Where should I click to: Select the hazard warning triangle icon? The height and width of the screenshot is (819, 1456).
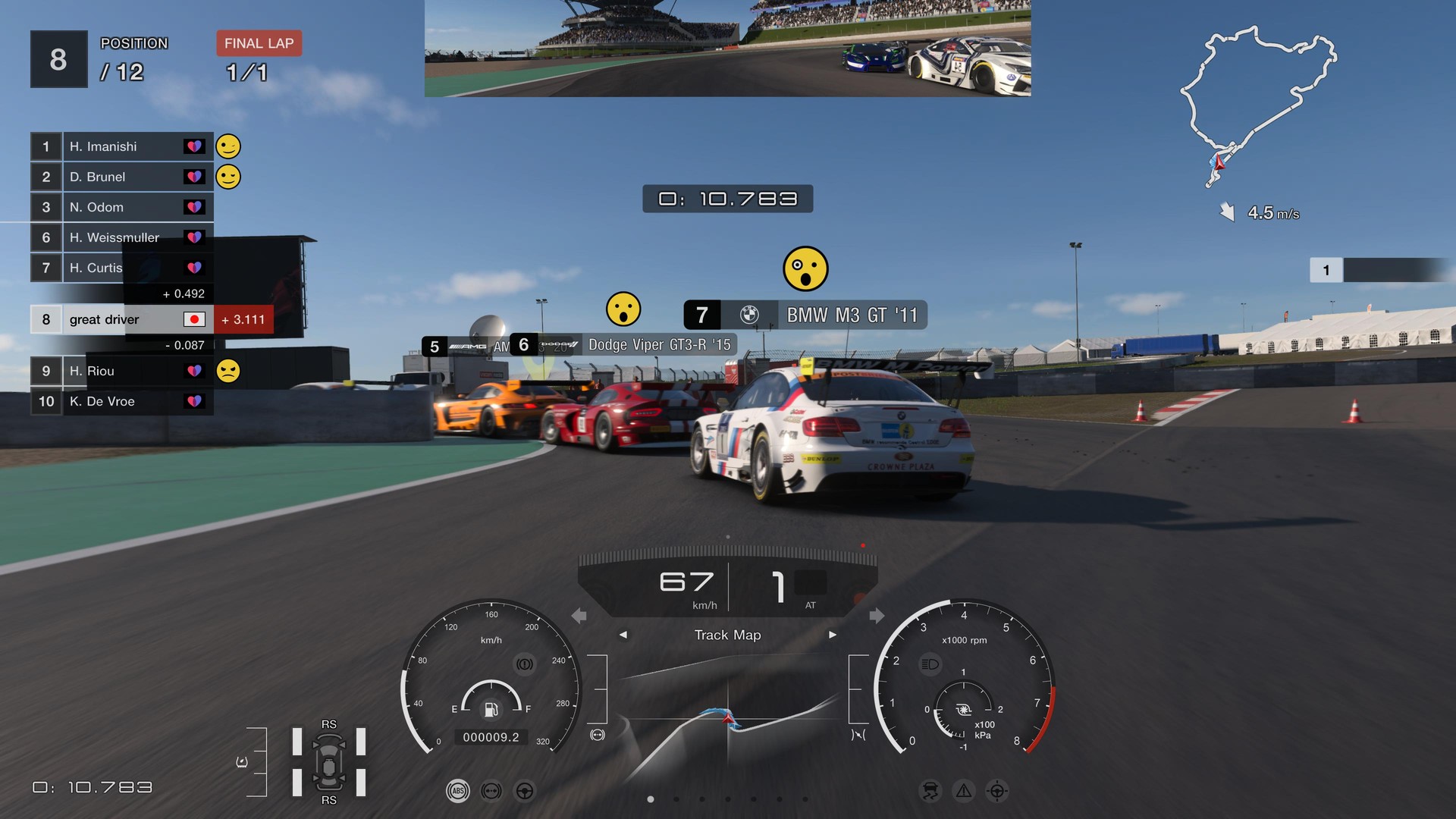pyautogui.click(x=963, y=791)
